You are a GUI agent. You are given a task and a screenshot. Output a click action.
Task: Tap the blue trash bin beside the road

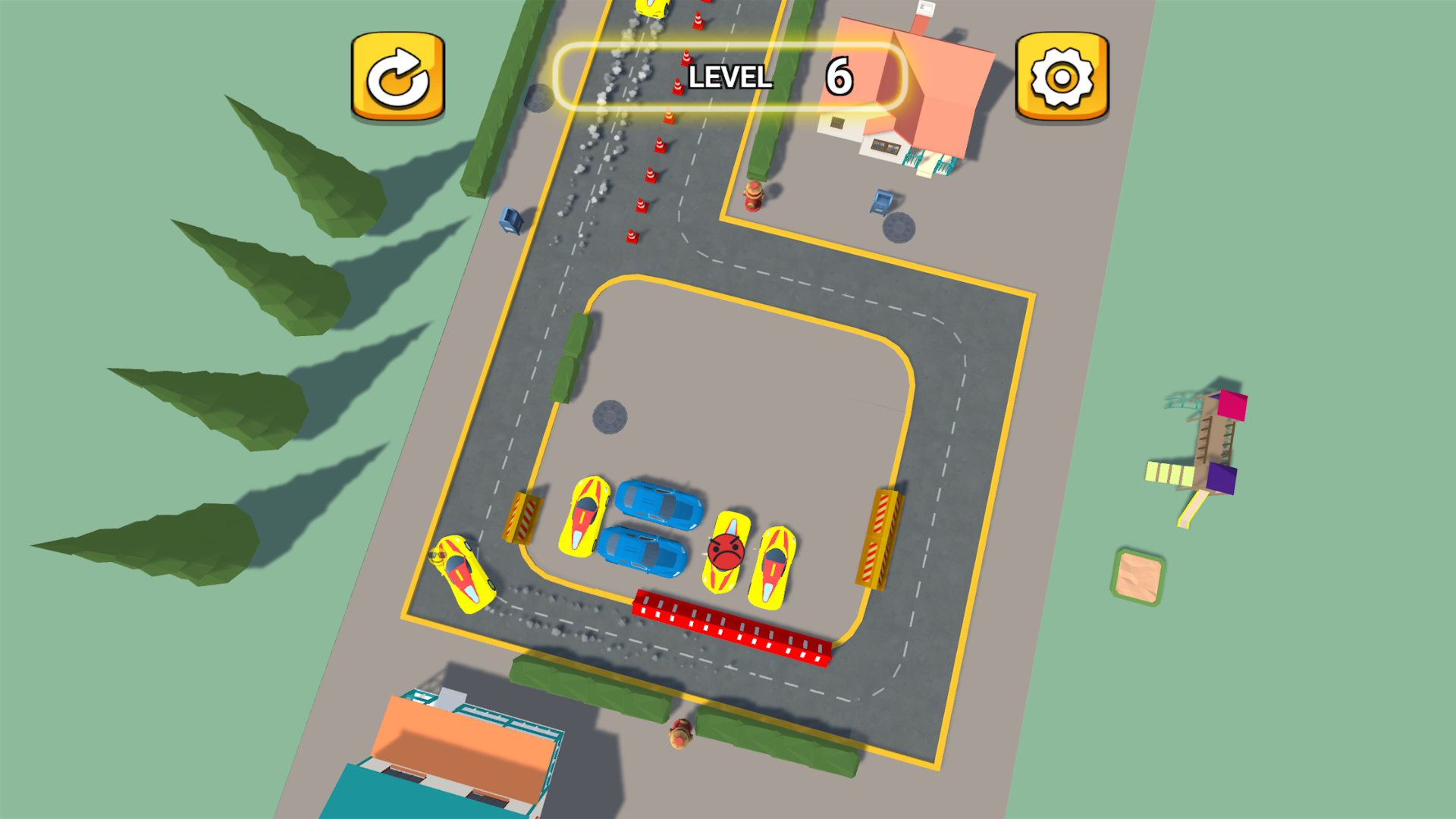tap(509, 221)
